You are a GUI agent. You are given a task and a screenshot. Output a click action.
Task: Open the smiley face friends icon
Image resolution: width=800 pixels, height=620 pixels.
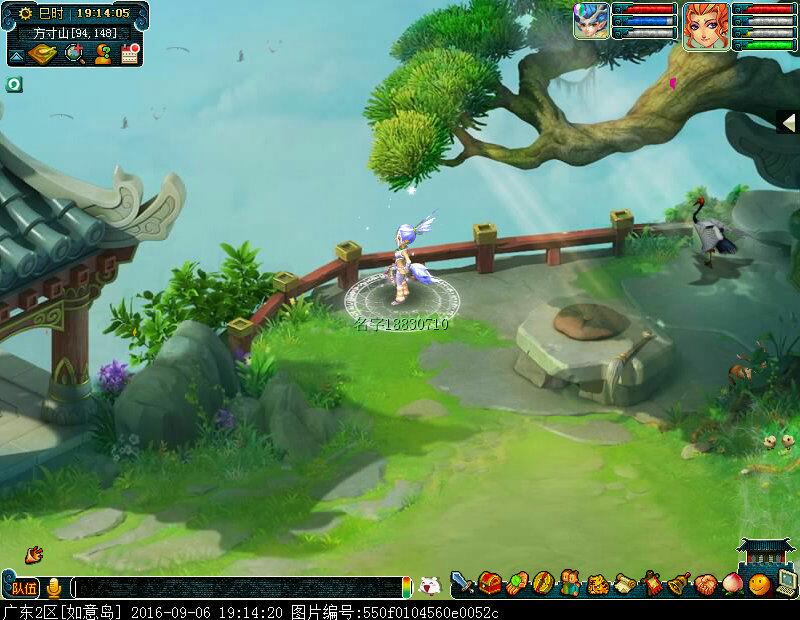[x=760, y=583]
